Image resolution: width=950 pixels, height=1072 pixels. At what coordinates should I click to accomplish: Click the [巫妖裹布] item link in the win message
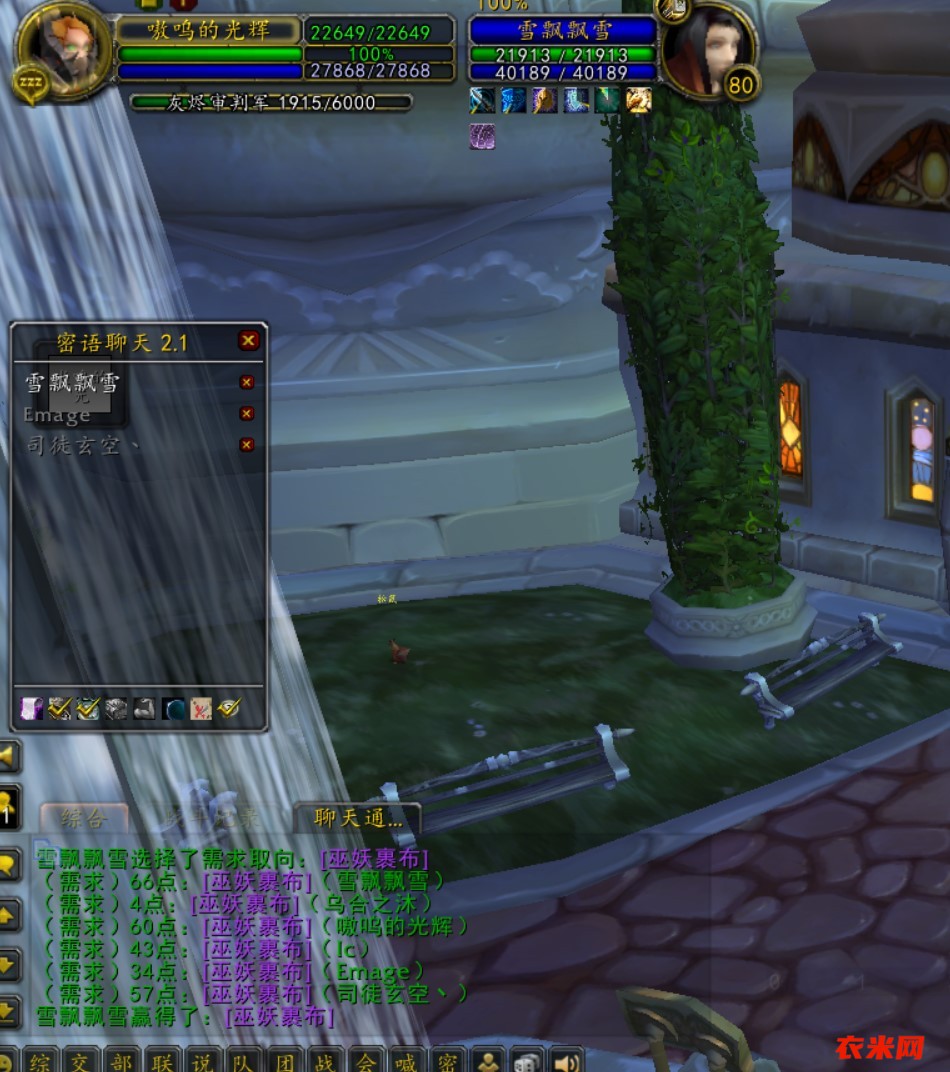tap(280, 1017)
